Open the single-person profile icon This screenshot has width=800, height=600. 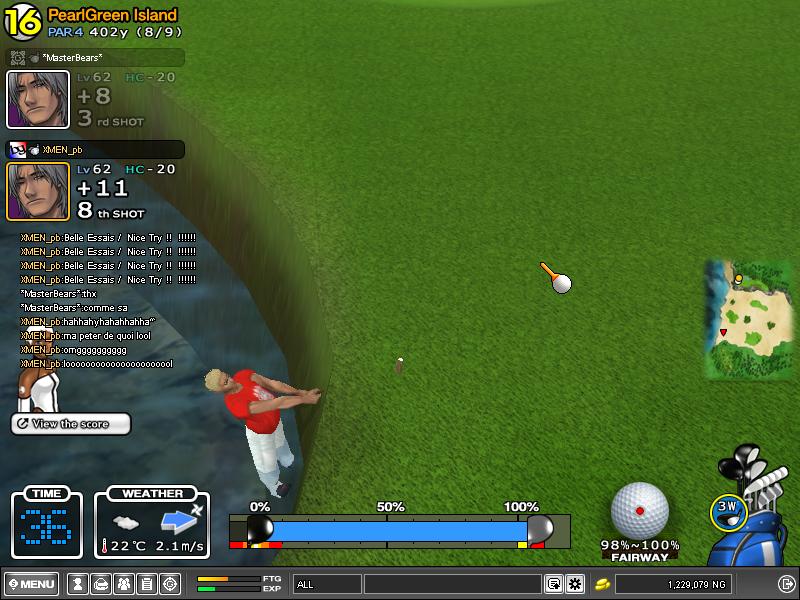(77, 584)
